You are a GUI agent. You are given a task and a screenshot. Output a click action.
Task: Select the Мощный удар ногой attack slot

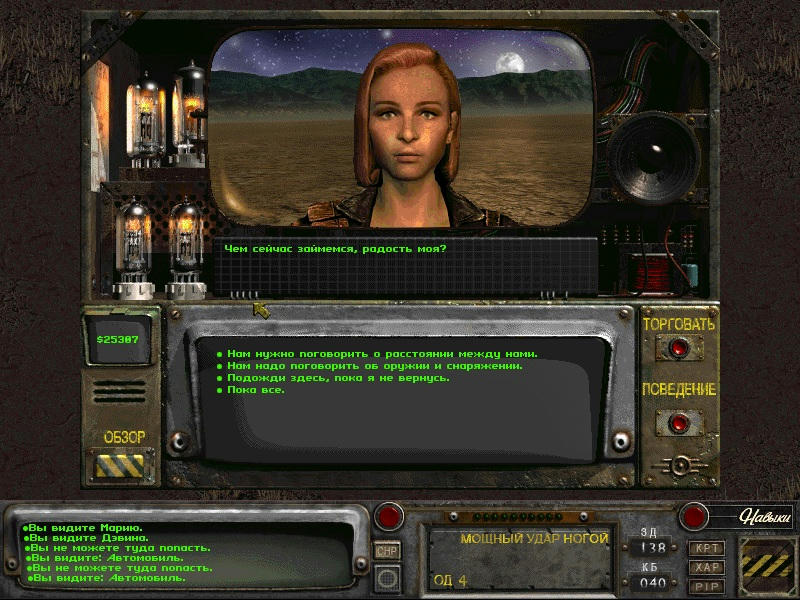click(520, 560)
